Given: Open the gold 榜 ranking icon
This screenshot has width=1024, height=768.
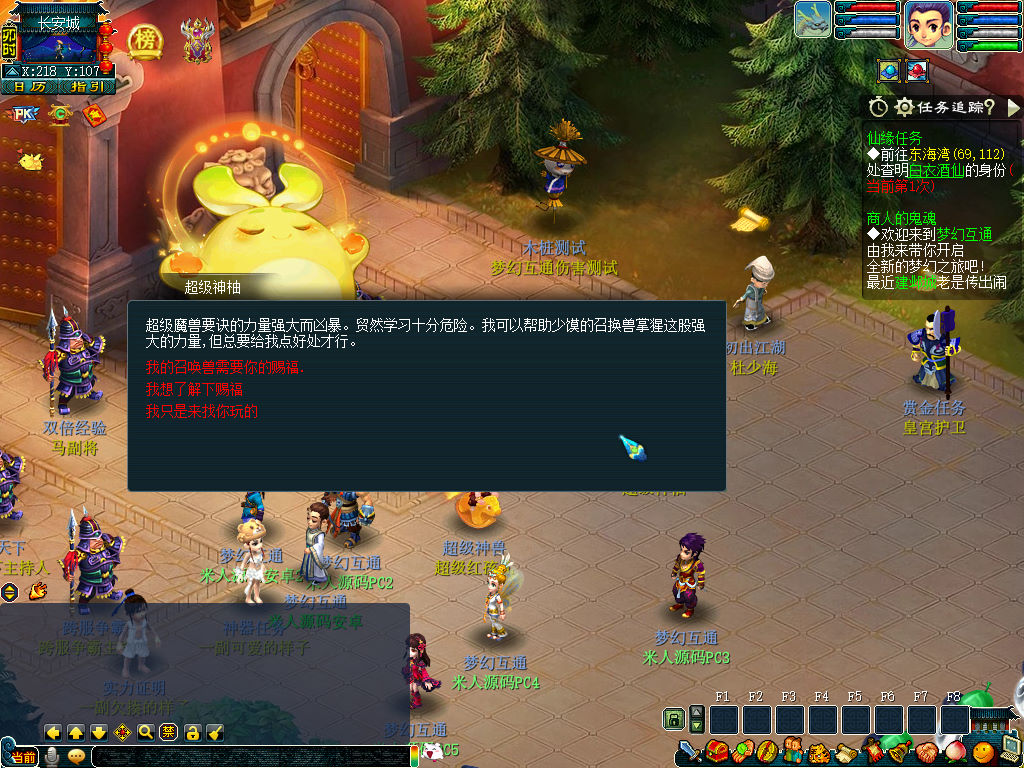Looking at the screenshot, I should [x=146, y=41].
